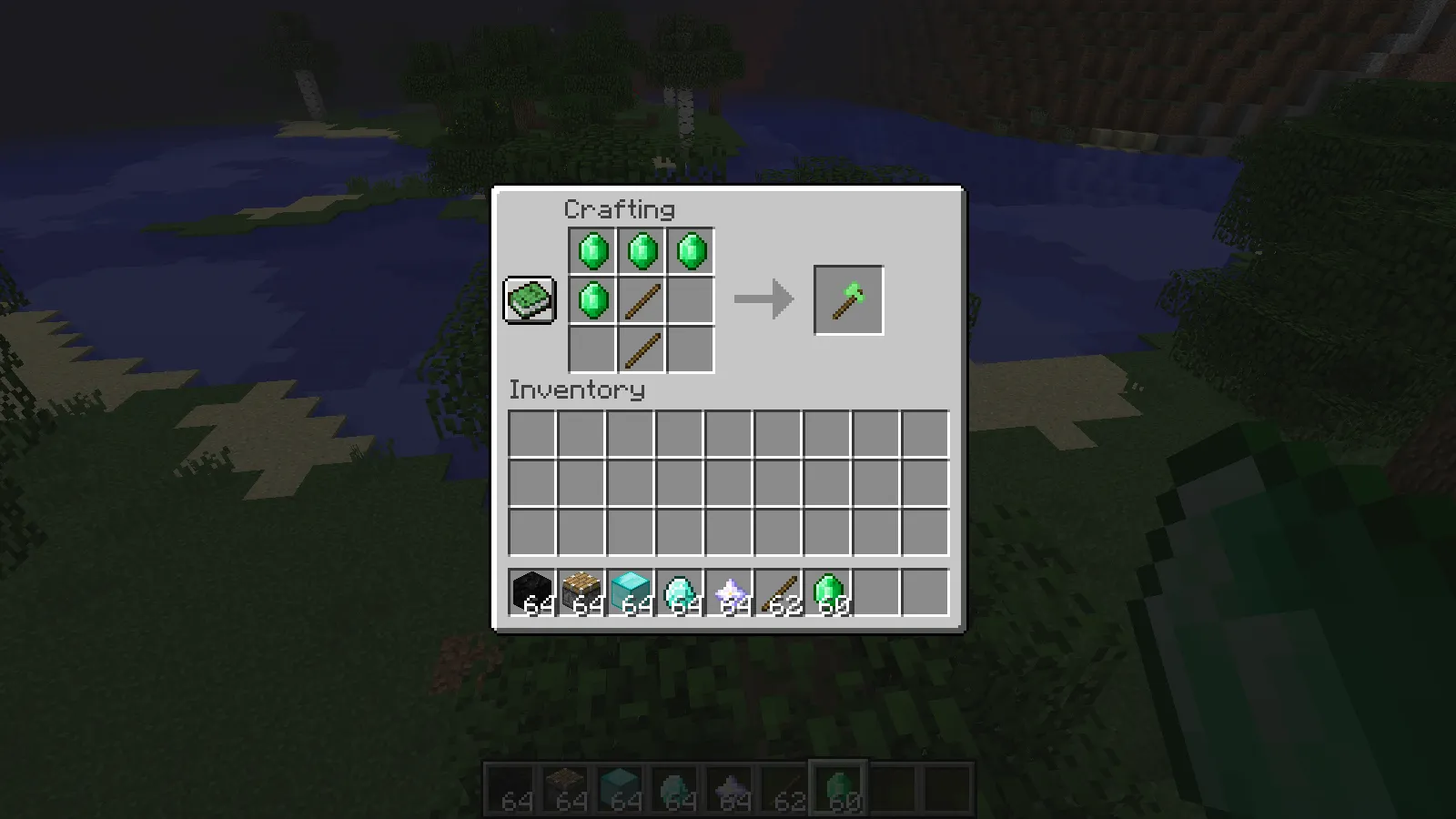Screen dimensions: 1456x819
Task: Pick up the stack of 64 diamonds
Action: (682, 591)
